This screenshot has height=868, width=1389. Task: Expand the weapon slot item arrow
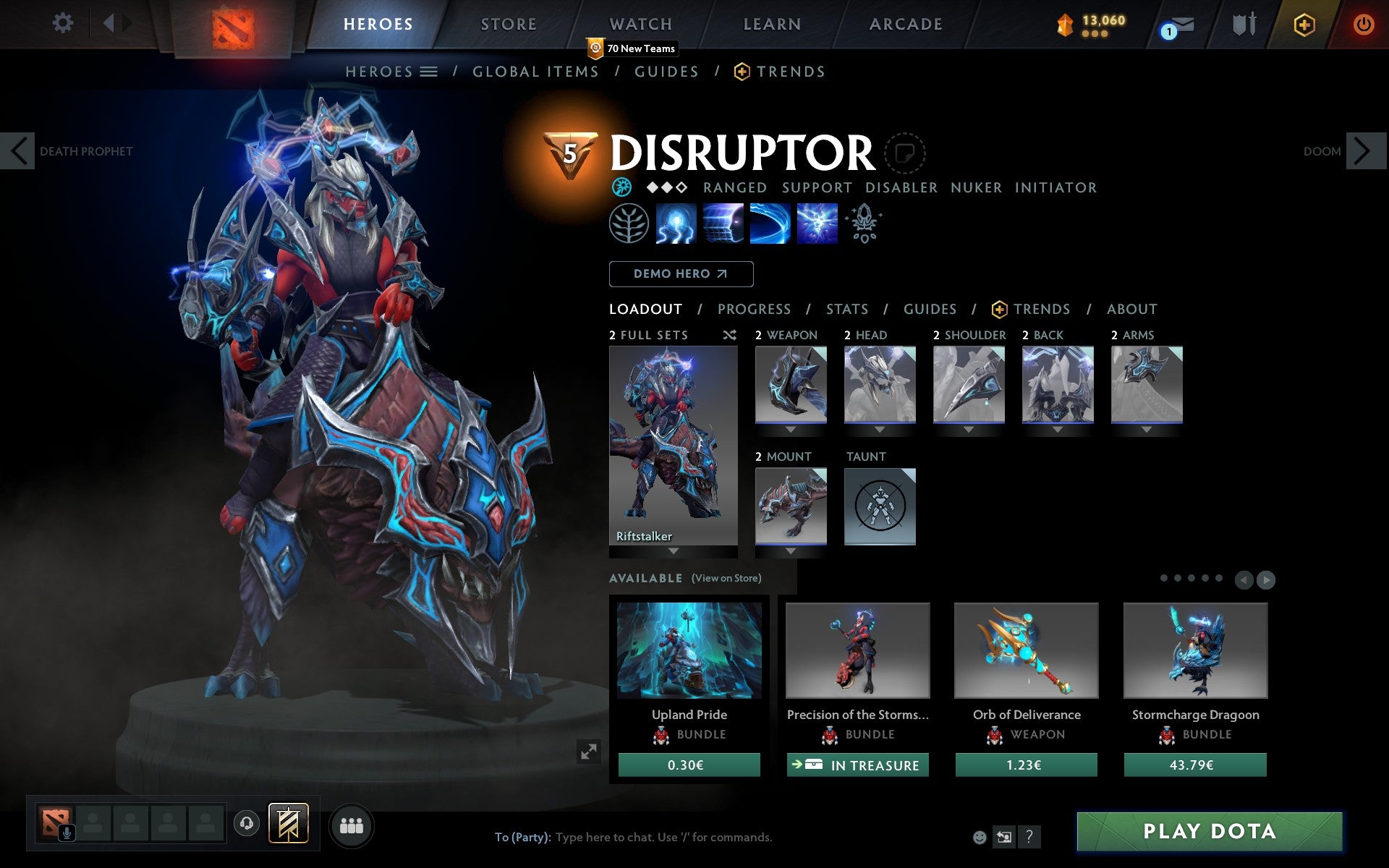pyautogui.click(x=790, y=428)
